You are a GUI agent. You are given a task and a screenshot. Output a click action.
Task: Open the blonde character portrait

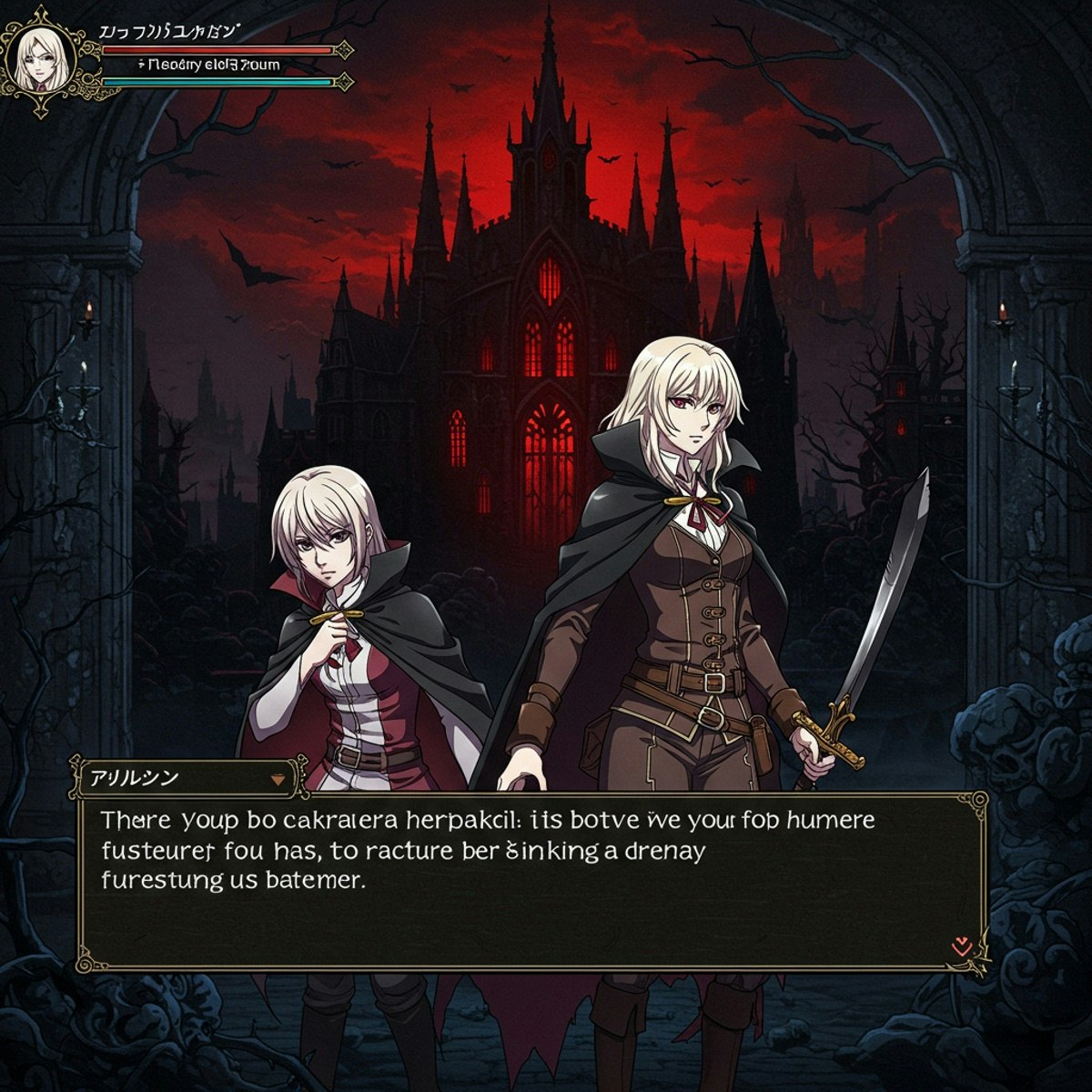40,59
